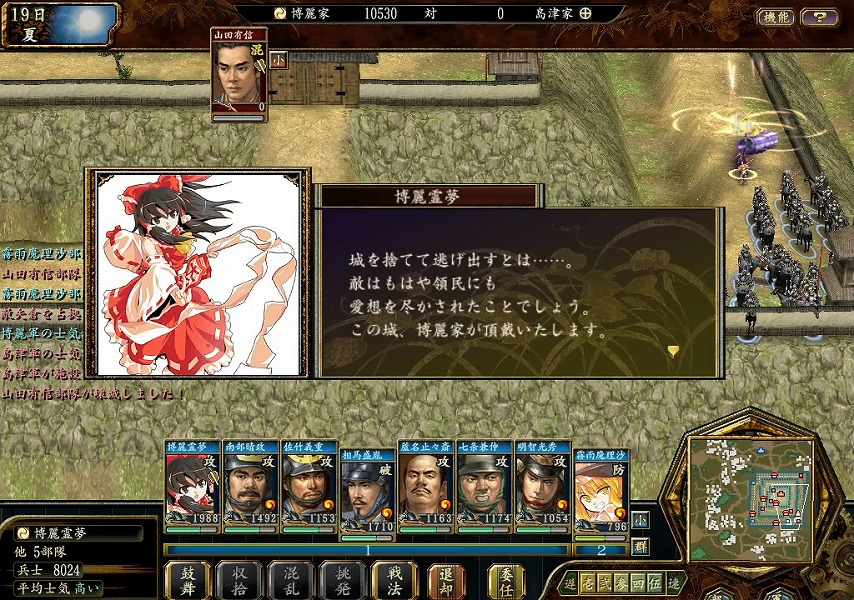Delegate control with the 委任 button
Screen dimensions: 854x600
point(506,580)
